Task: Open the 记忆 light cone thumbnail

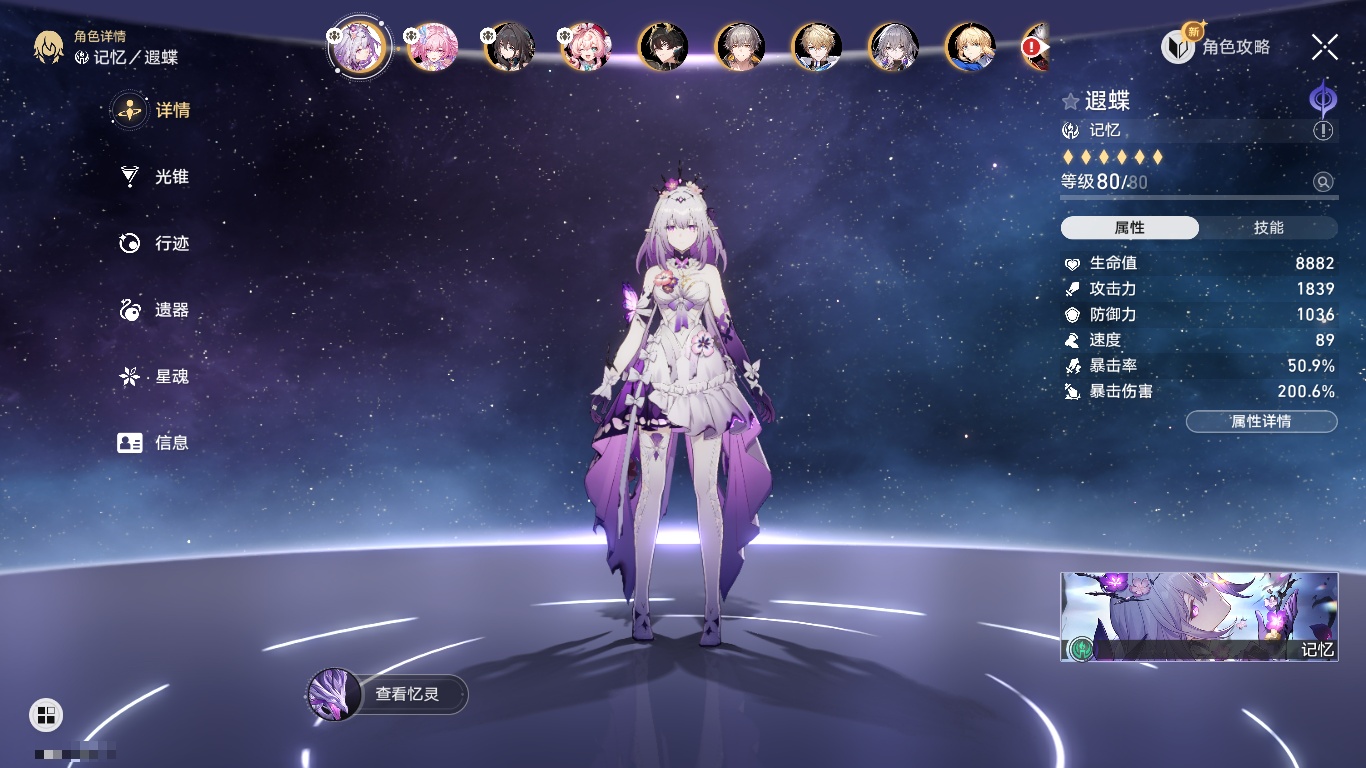Action: pos(1199,616)
